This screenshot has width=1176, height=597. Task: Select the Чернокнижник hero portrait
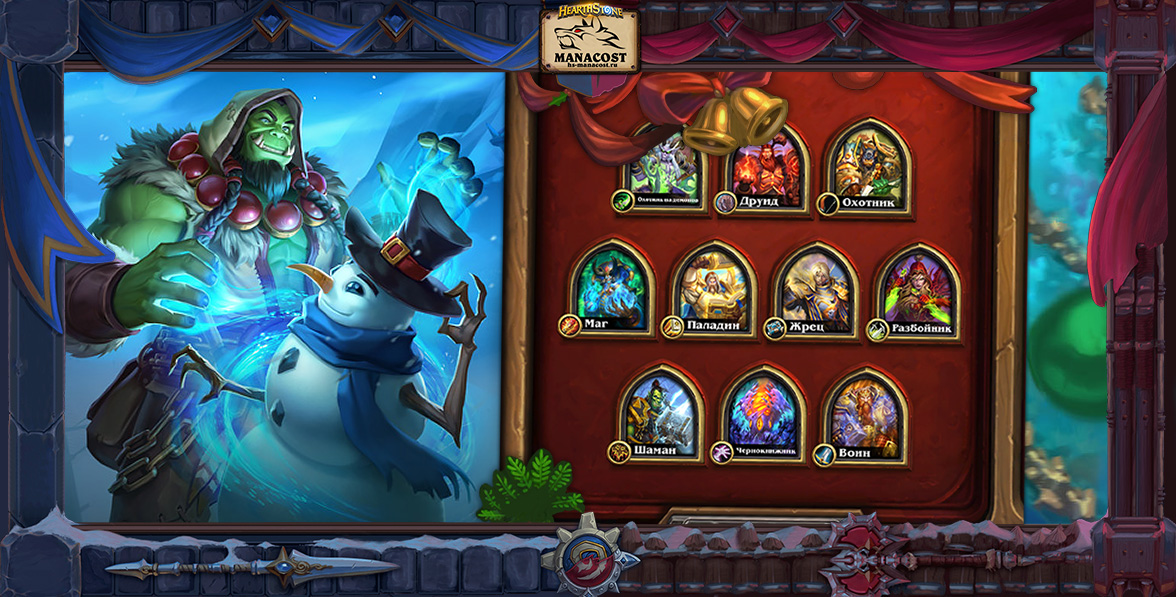pyautogui.click(x=763, y=410)
